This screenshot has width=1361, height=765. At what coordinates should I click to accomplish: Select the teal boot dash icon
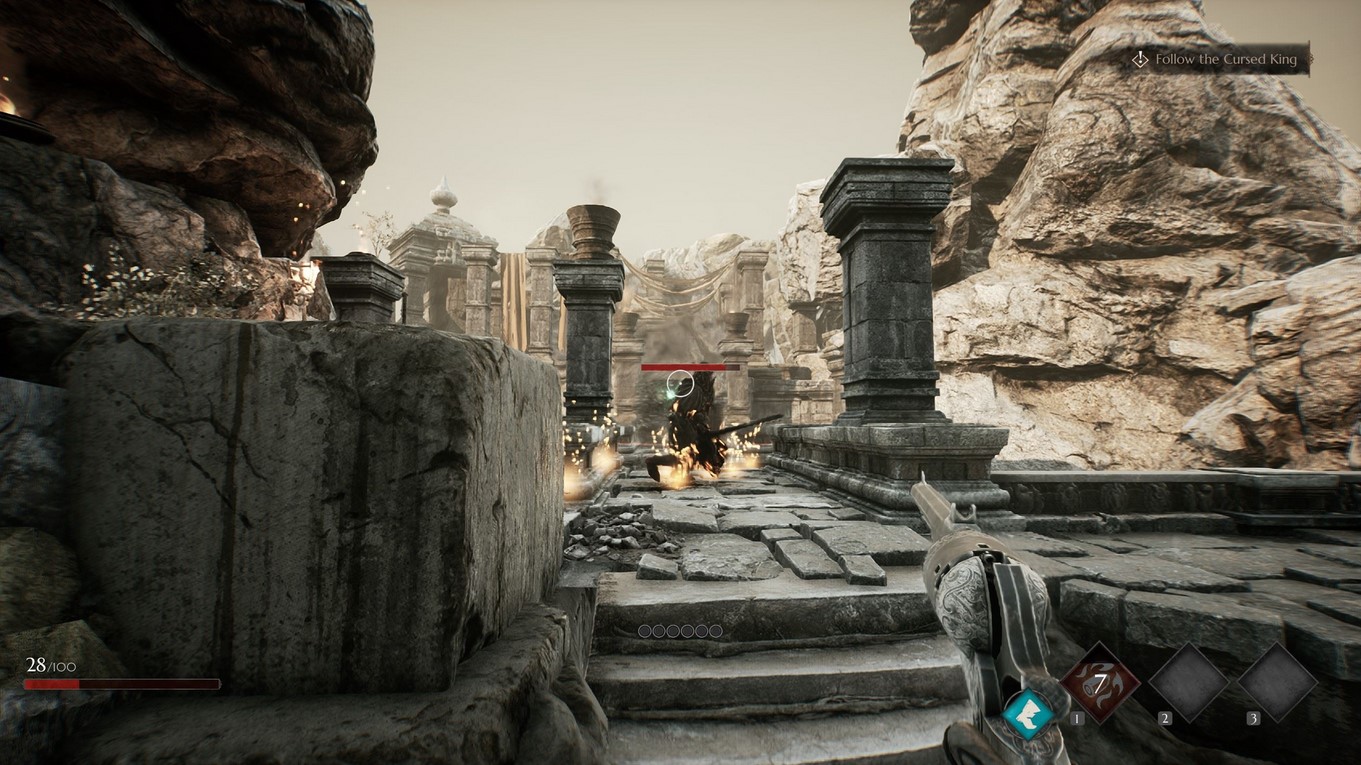[x=1030, y=714]
